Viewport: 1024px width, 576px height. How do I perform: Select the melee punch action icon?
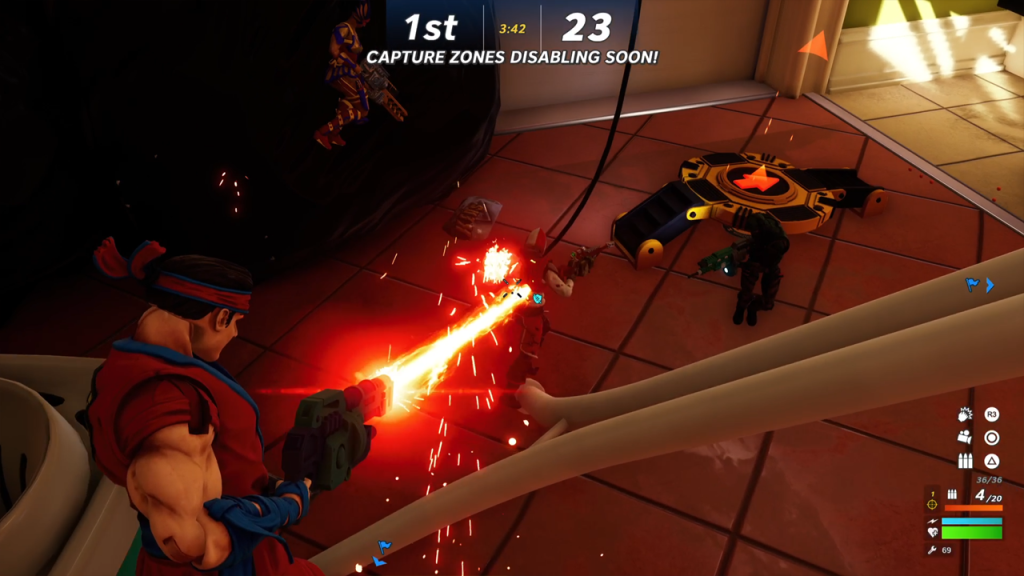[x=965, y=414]
